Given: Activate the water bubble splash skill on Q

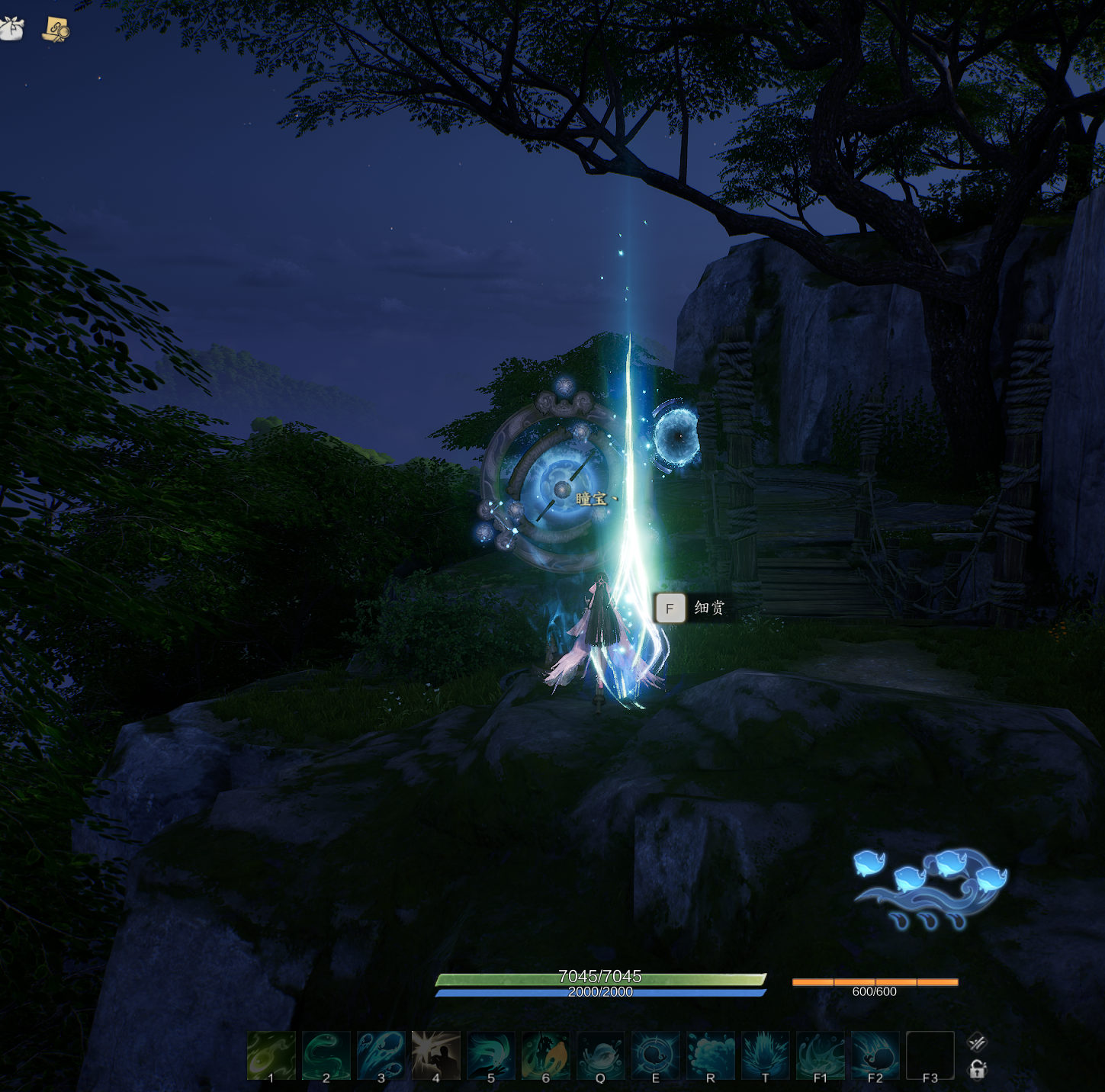Looking at the screenshot, I should click(600, 1055).
